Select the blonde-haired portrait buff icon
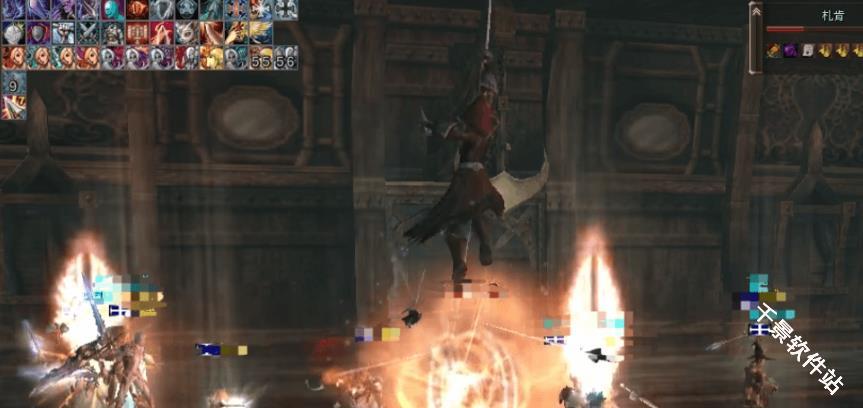The width and height of the screenshot is (863, 408). [x=212, y=58]
